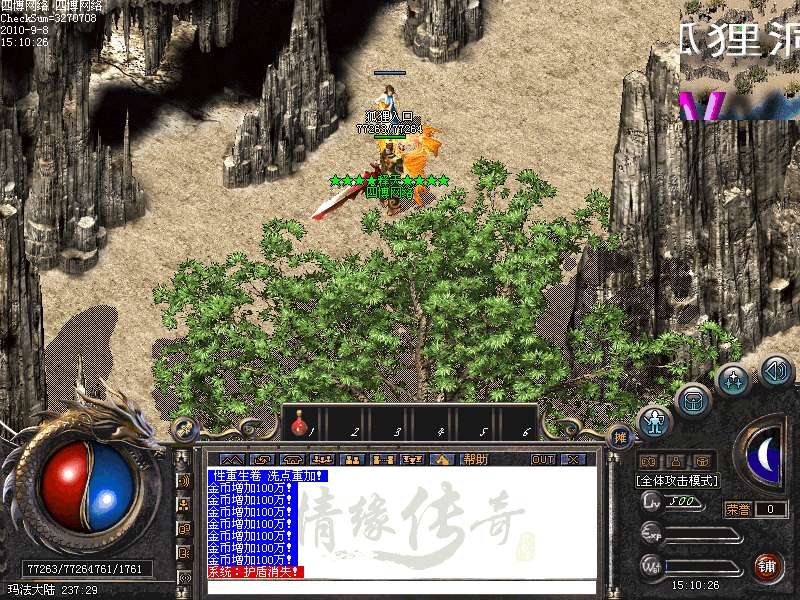This screenshot has width=800, height=600.
Task: Close the game with the X button
Action: pyautogui.click(x=572, y=459)
